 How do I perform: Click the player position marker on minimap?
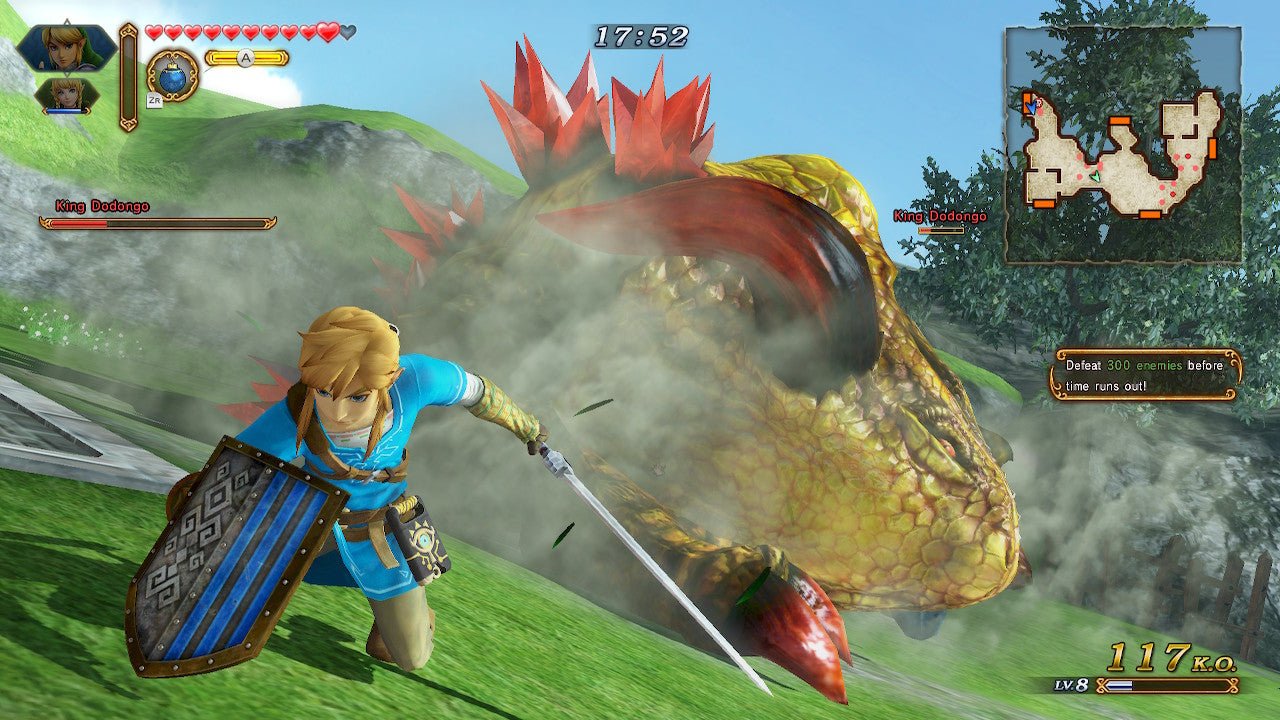[x=1095, y=176]
